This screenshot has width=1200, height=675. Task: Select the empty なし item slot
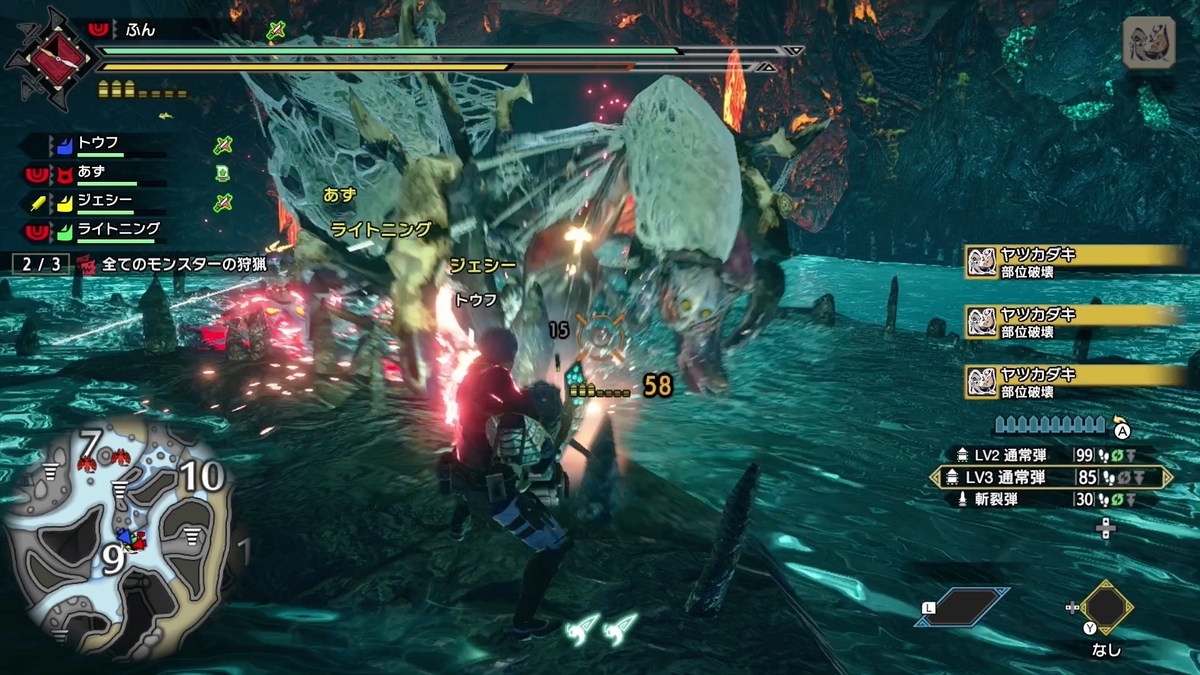(1106, 607)
